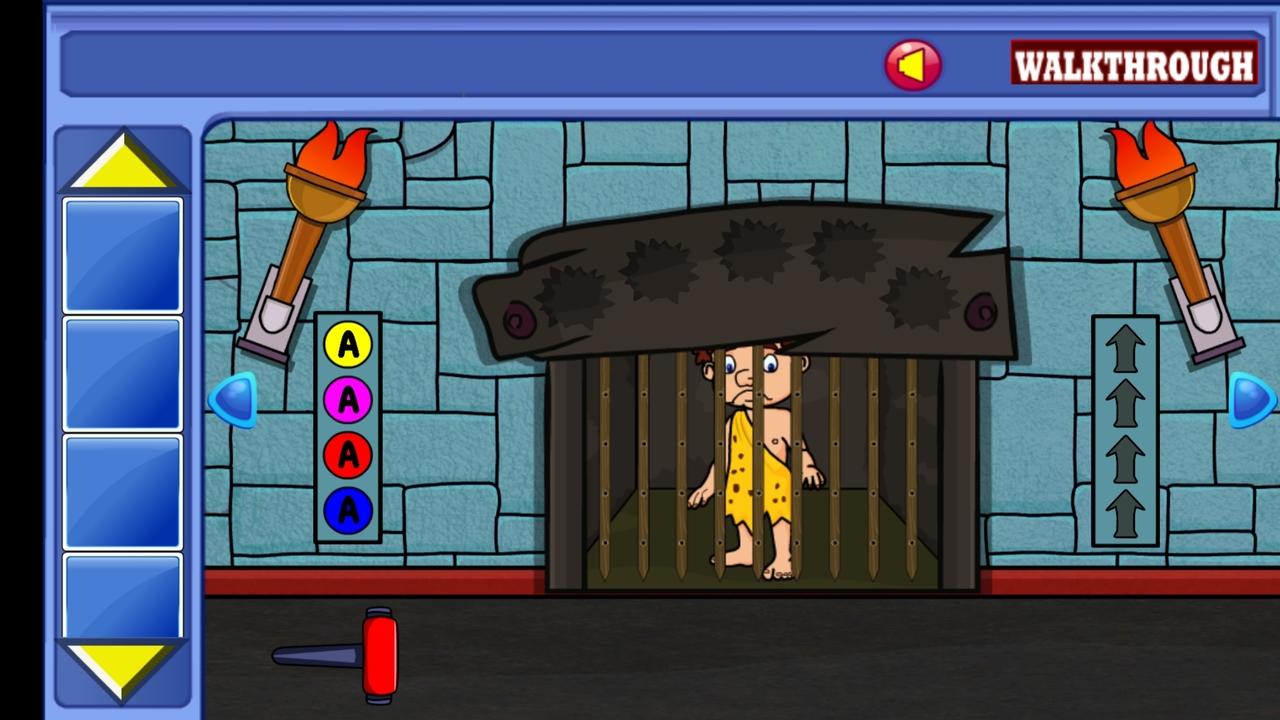Click the topmost gray arrow symbol
1280x720 pixels.
coord(1125,345)
